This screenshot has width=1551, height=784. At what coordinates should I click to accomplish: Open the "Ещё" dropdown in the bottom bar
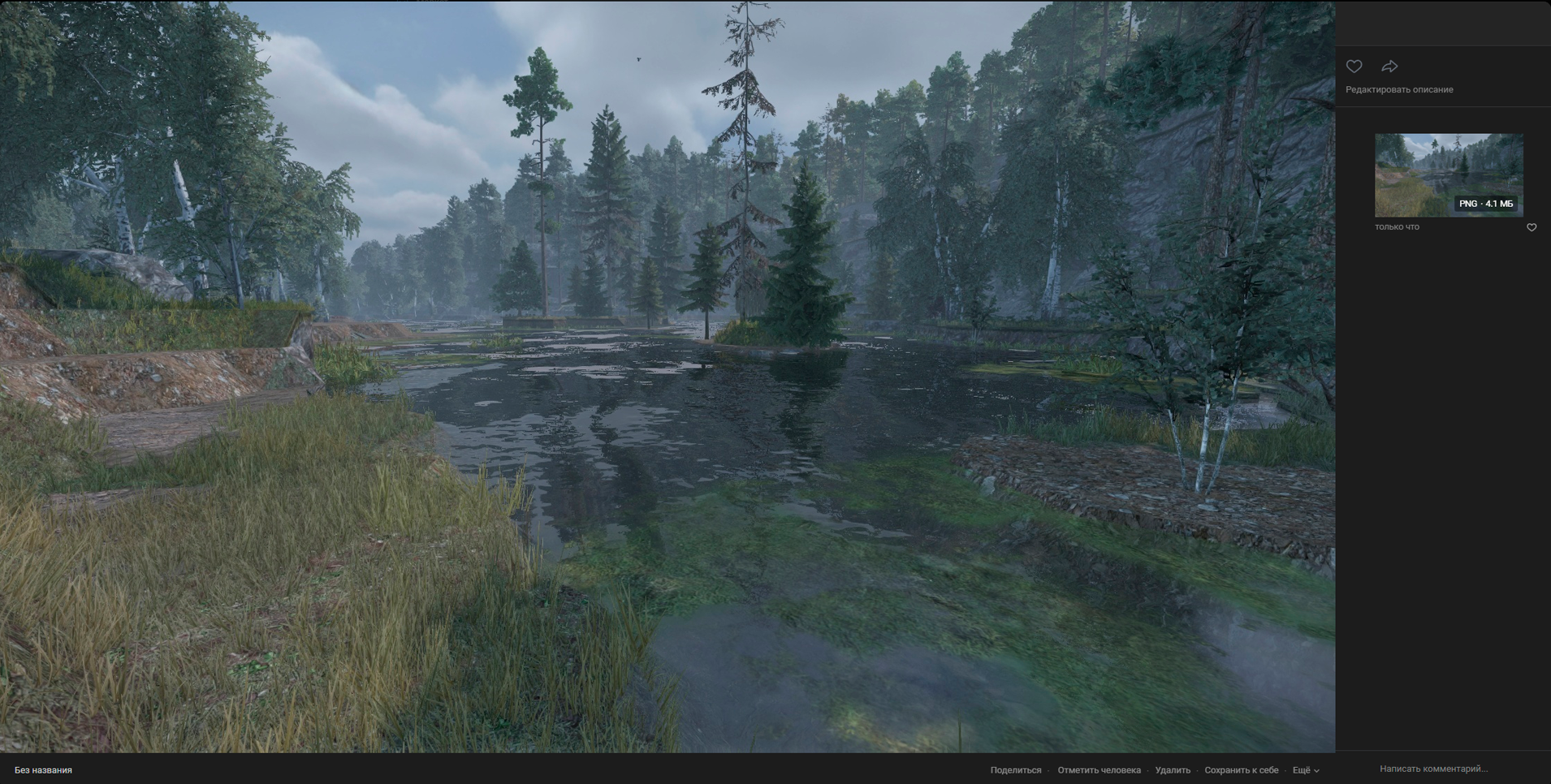click(1305, 770)
